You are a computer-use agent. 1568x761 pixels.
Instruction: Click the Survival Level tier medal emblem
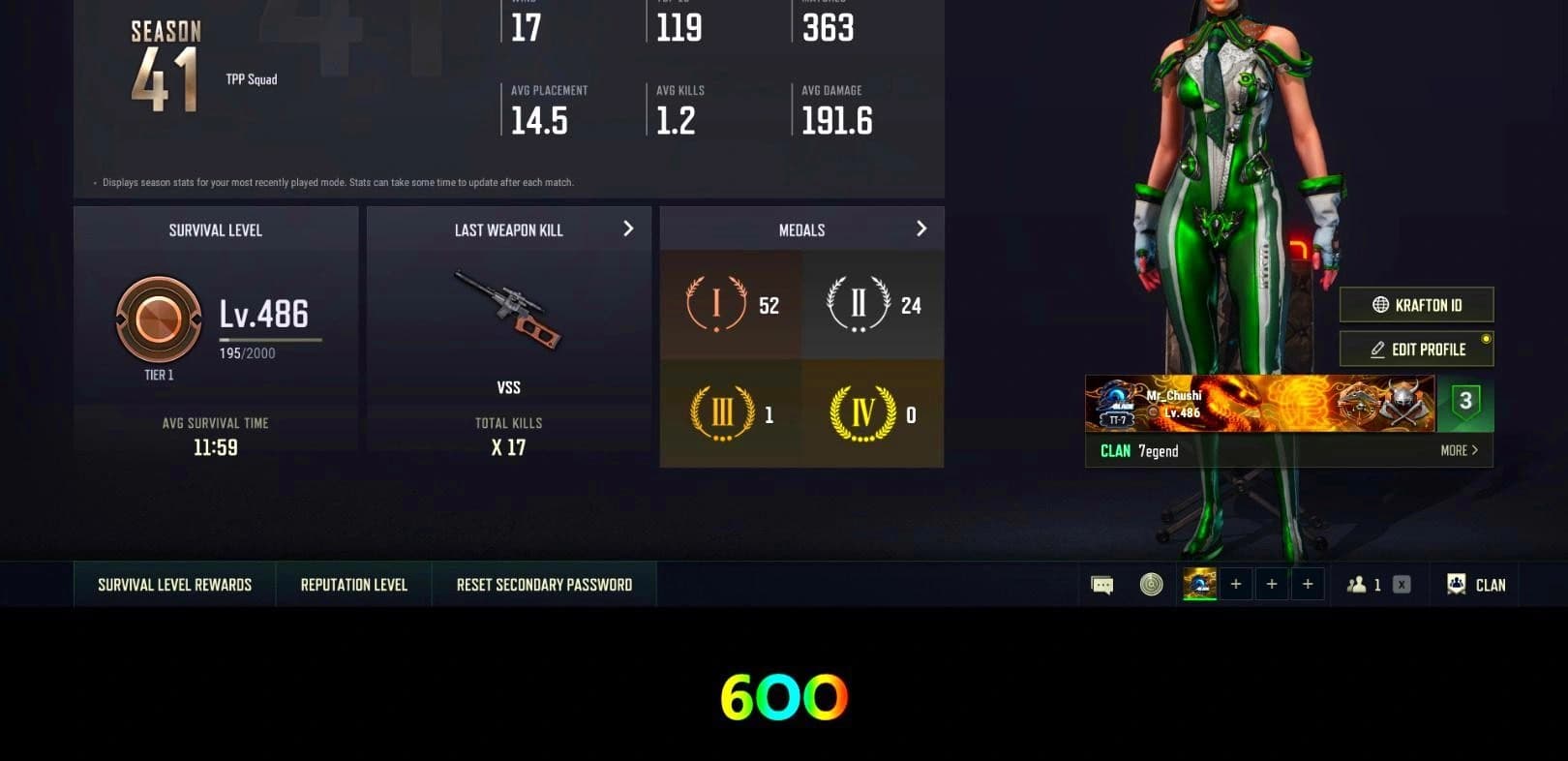coord(158,320)
